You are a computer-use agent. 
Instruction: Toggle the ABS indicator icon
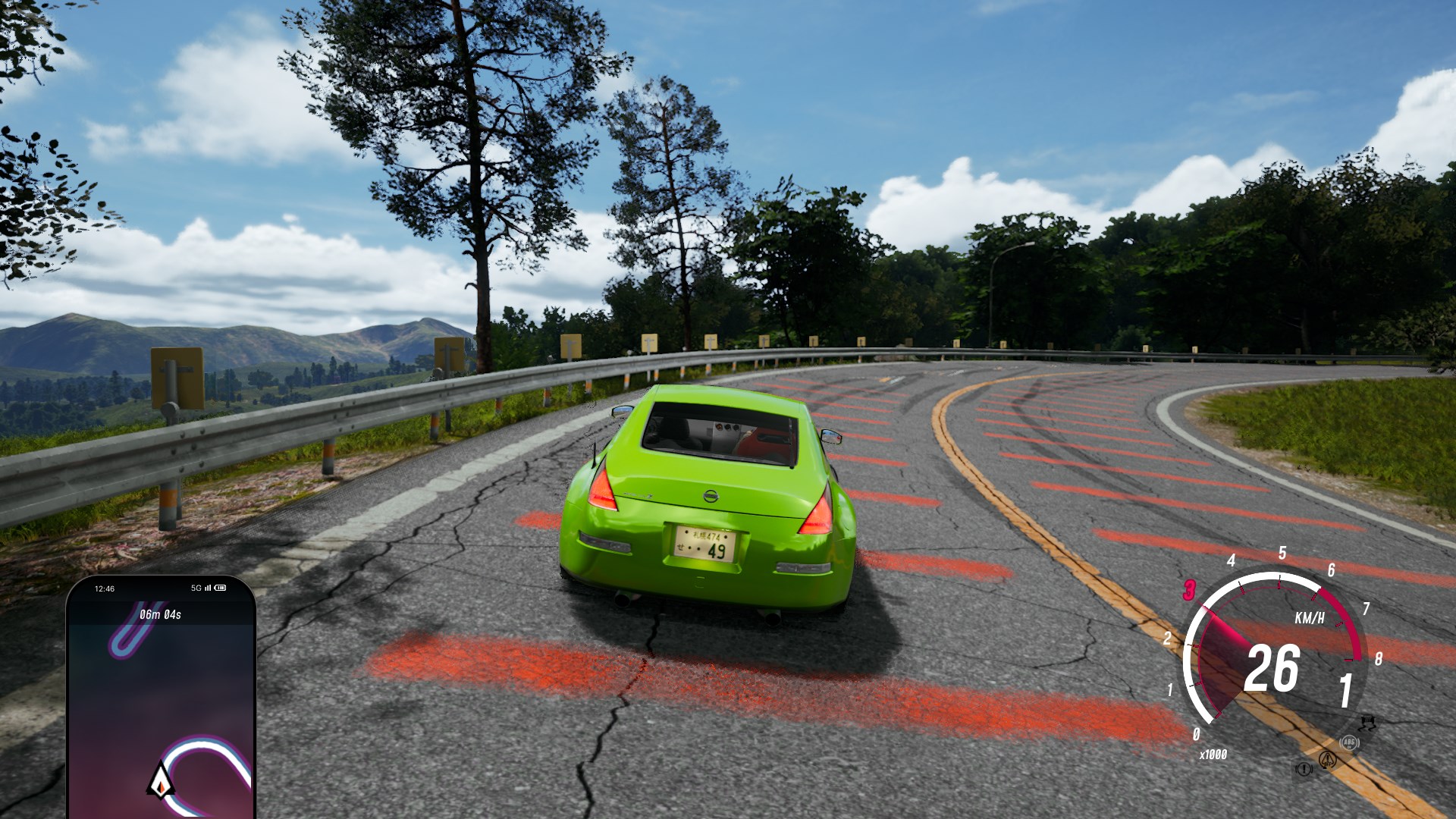(x=1348, y=743)
